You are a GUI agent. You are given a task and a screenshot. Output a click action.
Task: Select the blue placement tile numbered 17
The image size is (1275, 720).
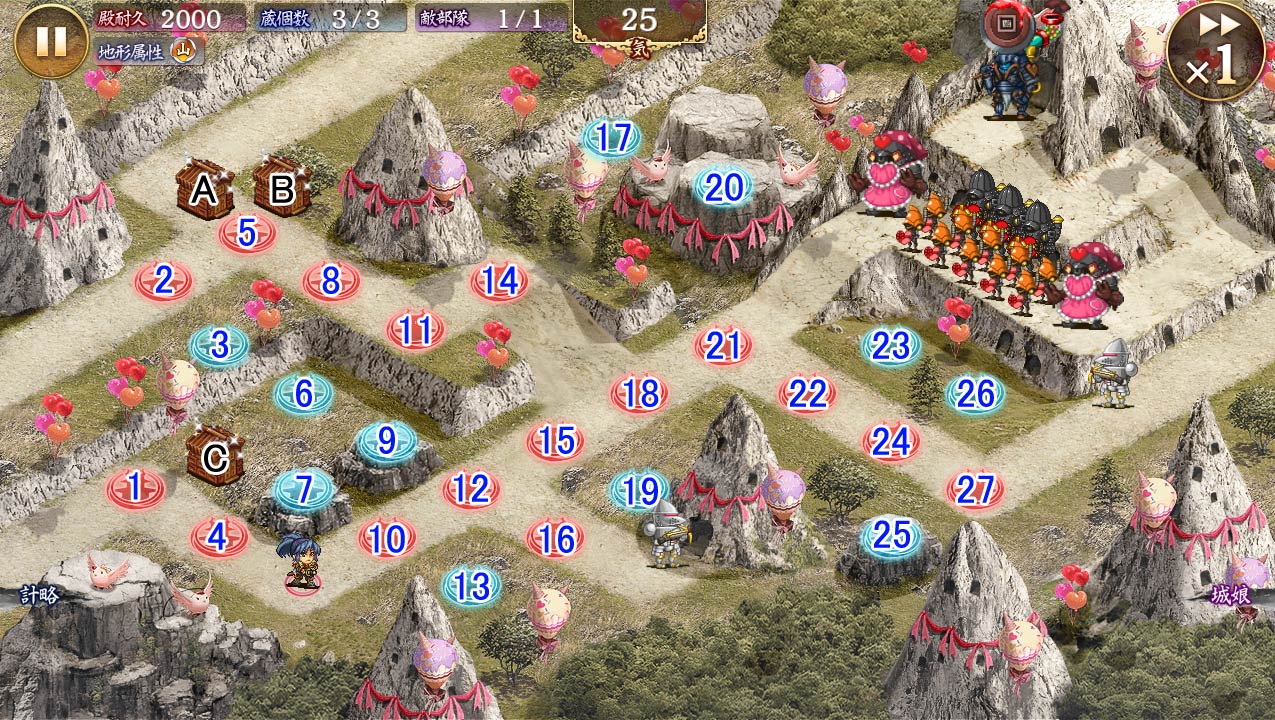pyautogui.click(x=611, y=138)
